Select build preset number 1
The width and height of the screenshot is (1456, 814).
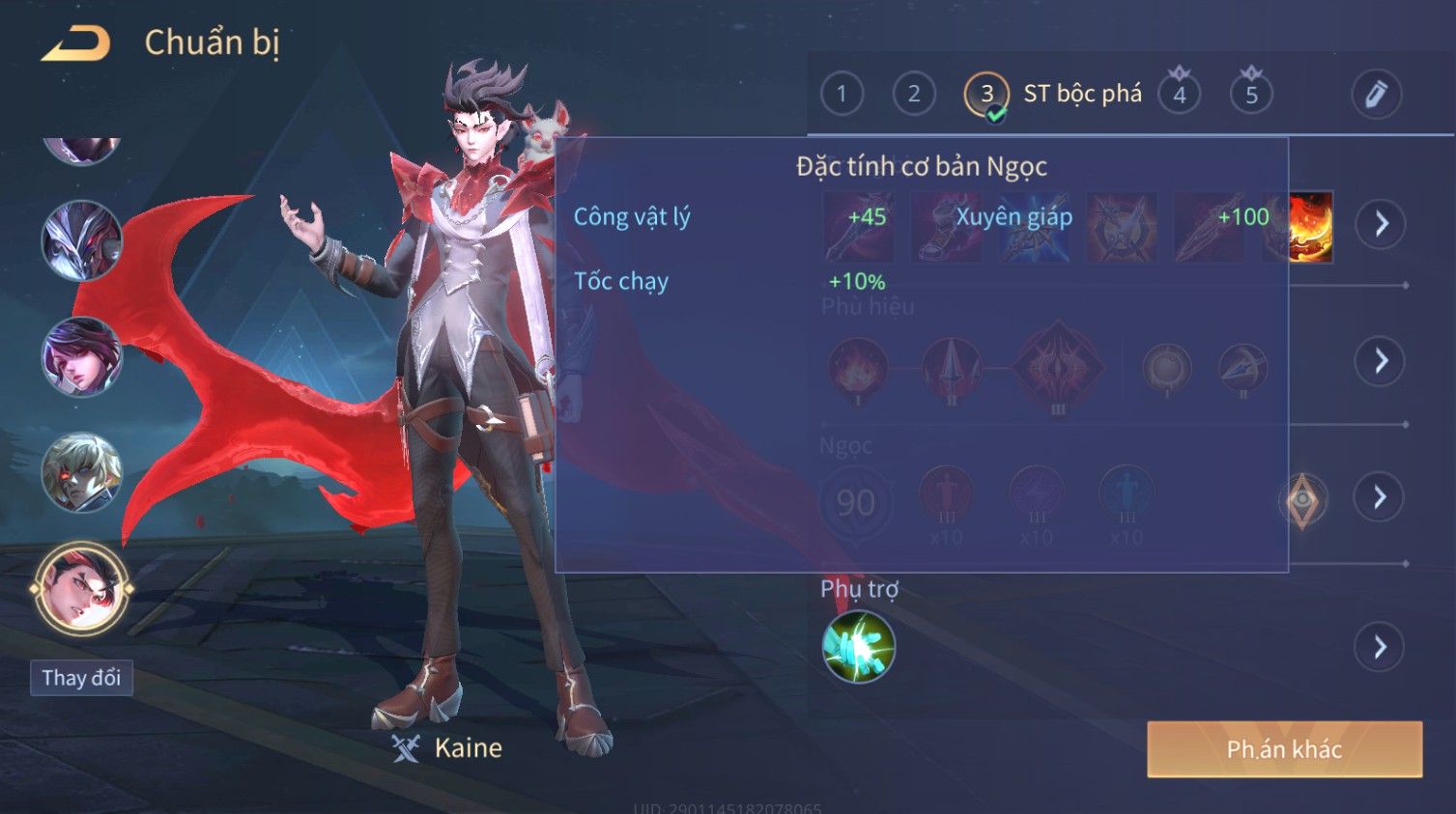pyautogui.click(x=842, y=94)
